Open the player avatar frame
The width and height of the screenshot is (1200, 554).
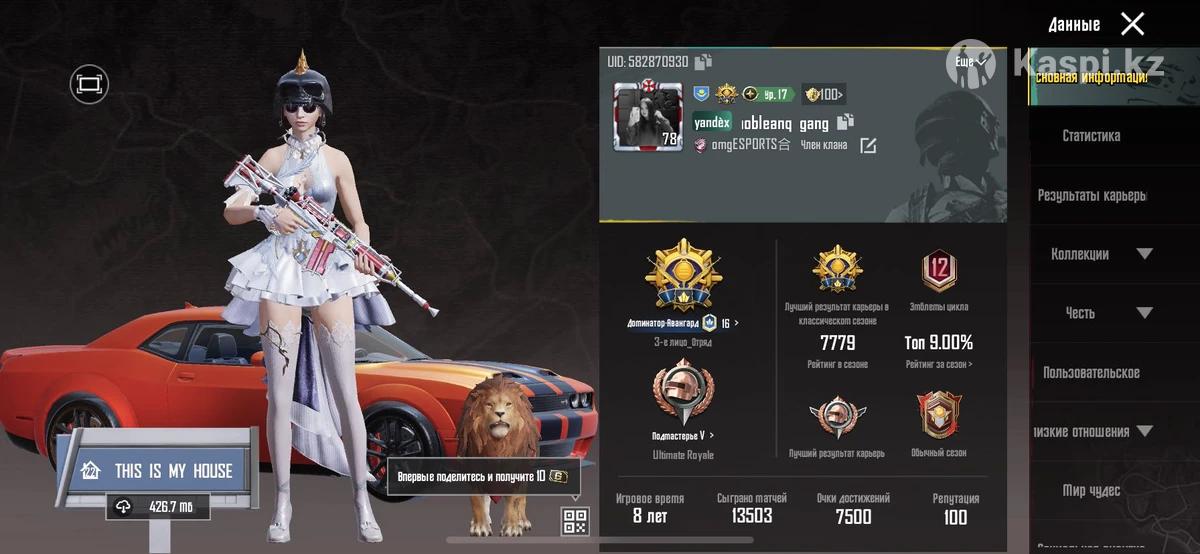pos(646,116)
